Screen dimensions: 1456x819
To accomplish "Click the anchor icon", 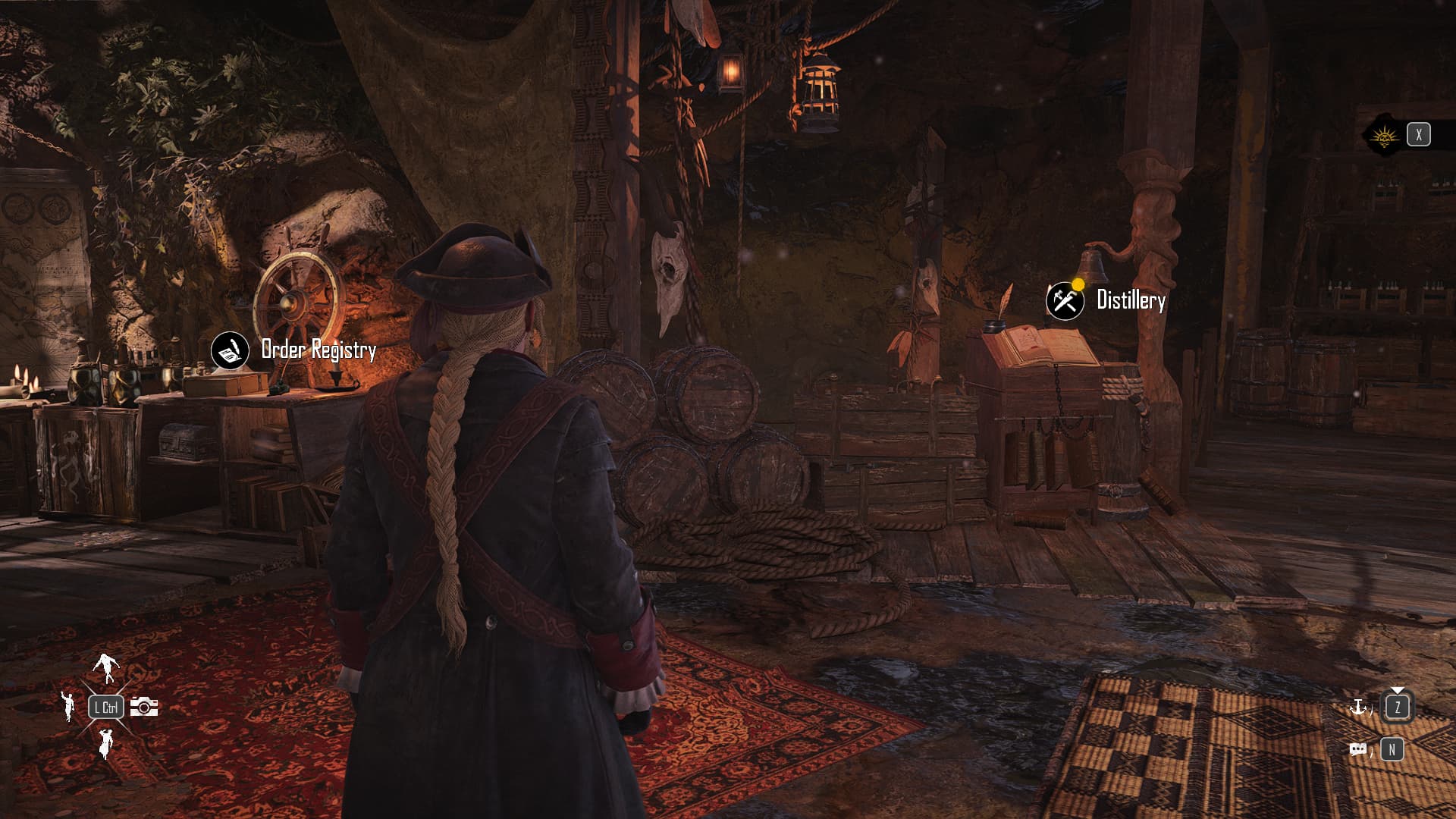I will (x=1358, y=708).
